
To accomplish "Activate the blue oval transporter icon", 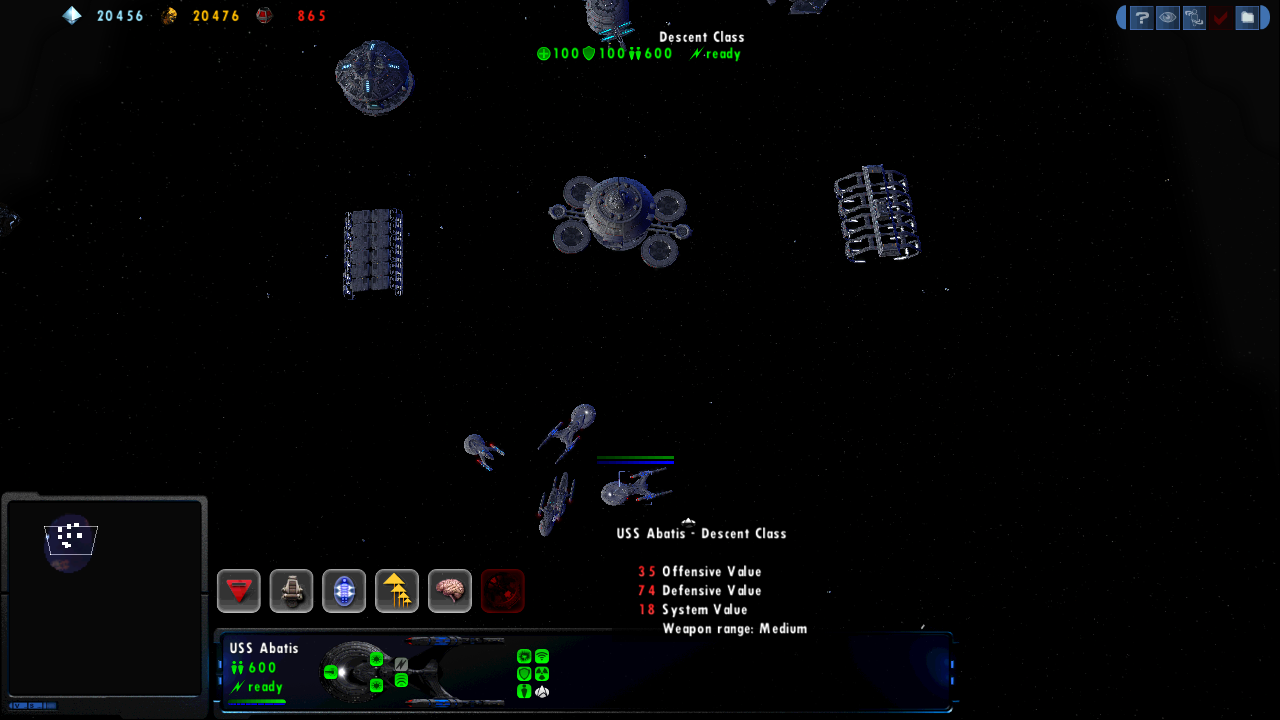I will (344, 591).
